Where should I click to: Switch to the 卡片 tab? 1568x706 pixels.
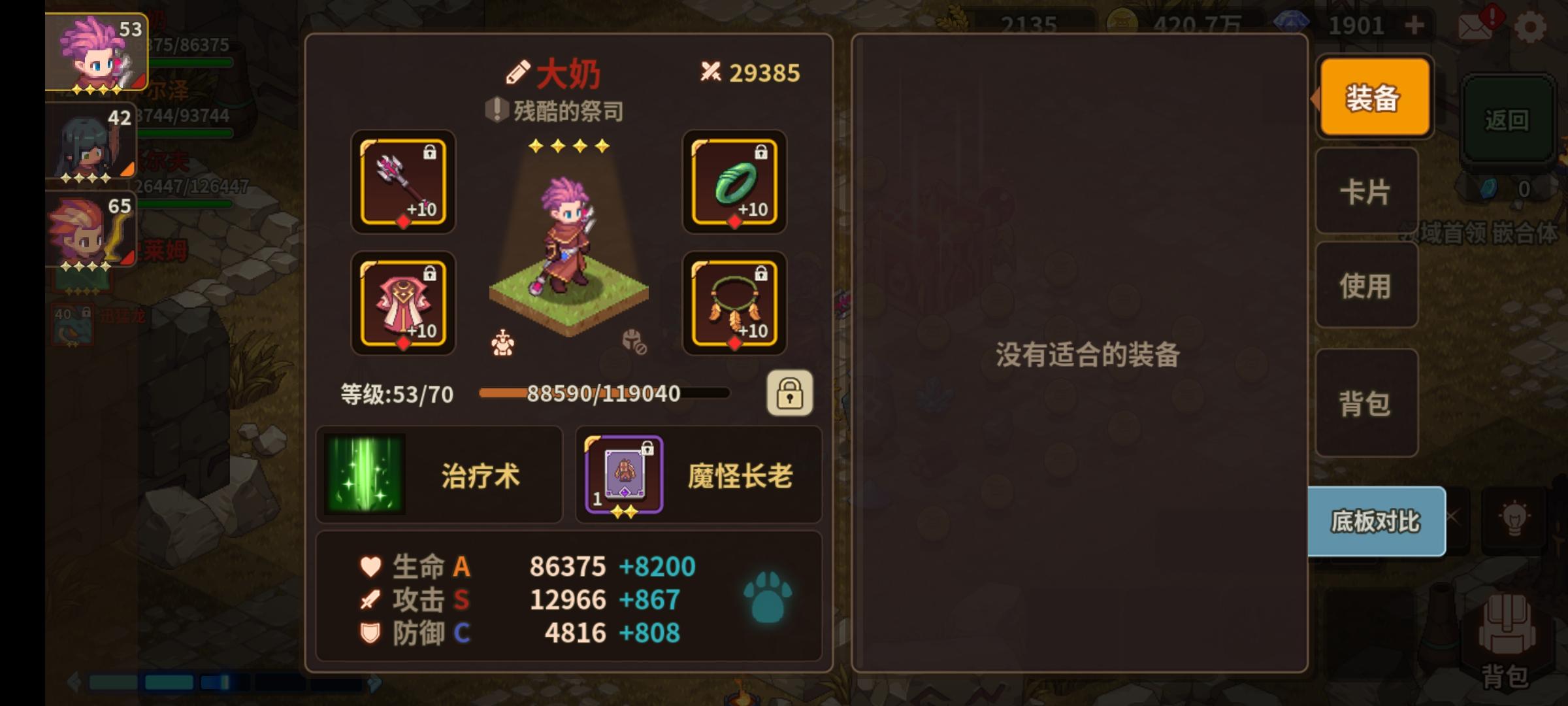click(x=1367, y=192)
